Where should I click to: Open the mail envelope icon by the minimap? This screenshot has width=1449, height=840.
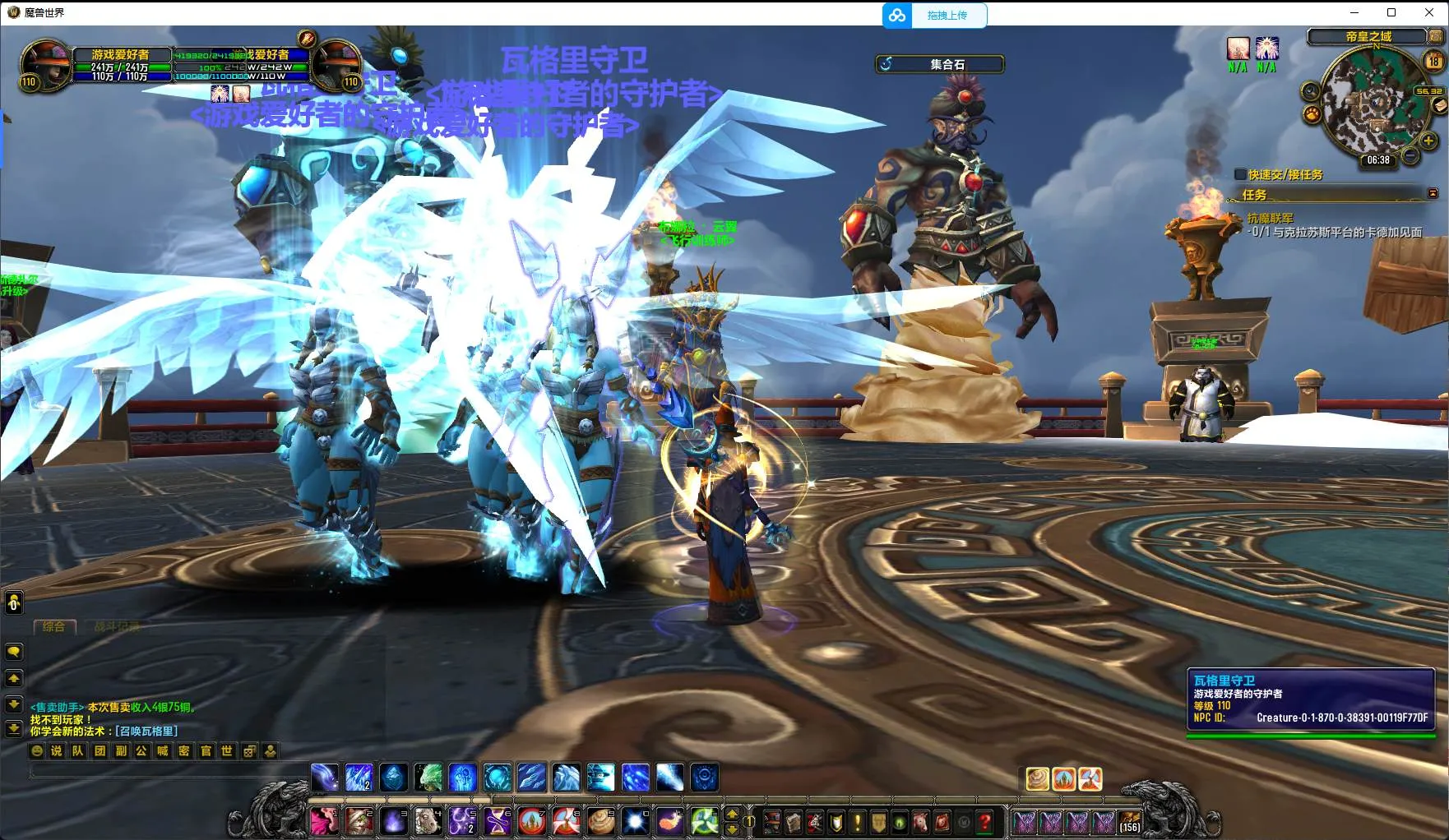pyautogui.click(x=1439, y=105)
